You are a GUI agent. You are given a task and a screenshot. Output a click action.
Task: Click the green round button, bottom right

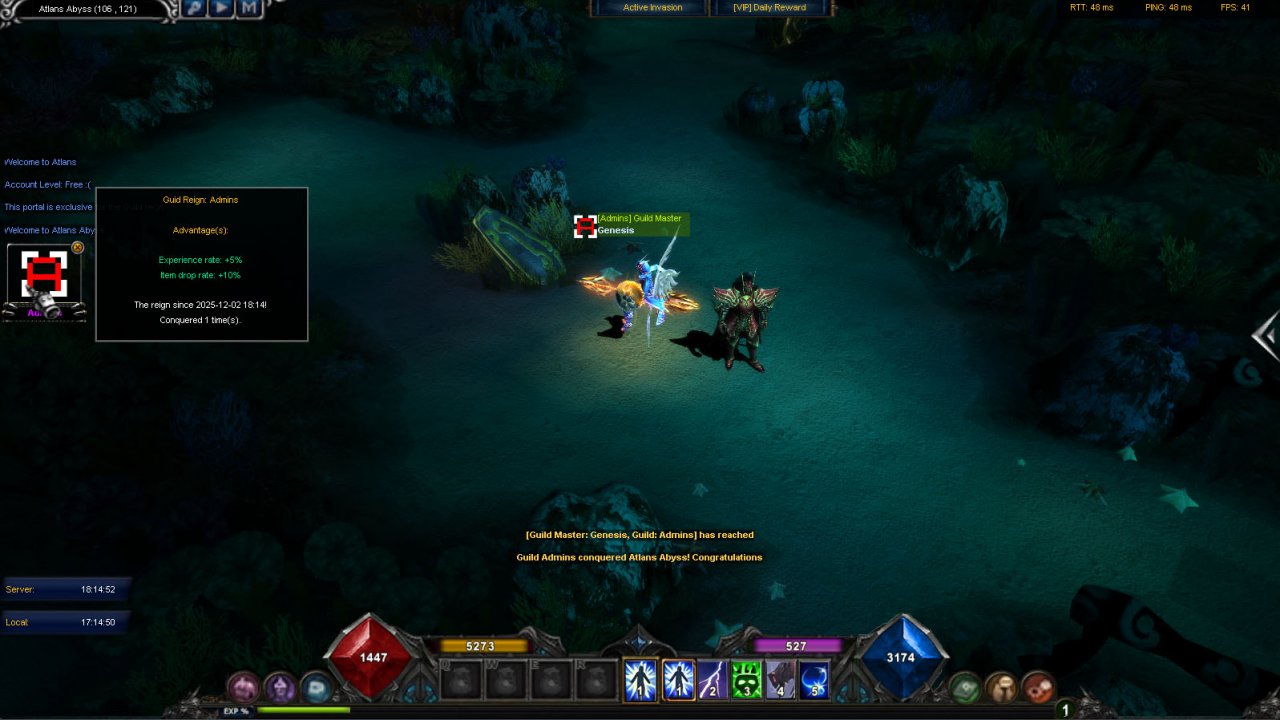click(x=965, y=687)
